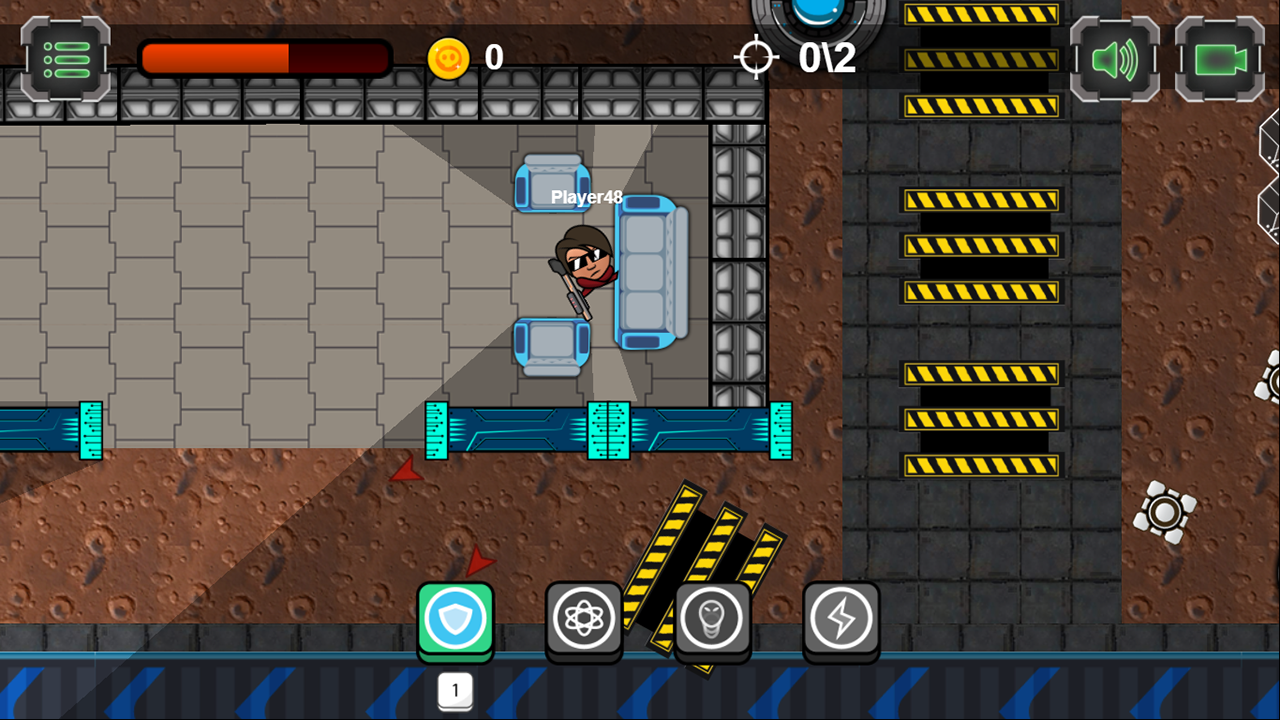
Task: Mute game audio with the speaker button
Action: [x=1114, y=60]
